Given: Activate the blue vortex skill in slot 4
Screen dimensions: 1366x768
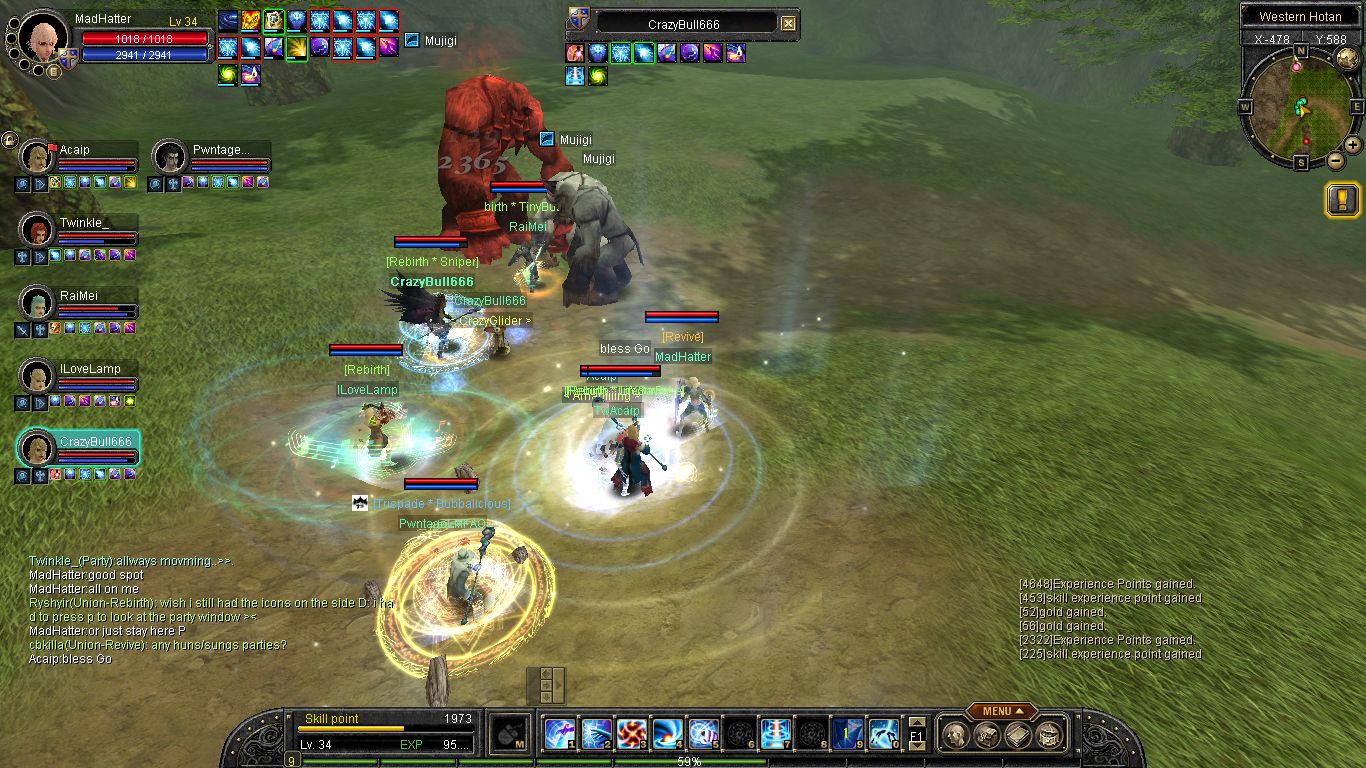Looking at the screenshot, I should [x=667, y=734].
